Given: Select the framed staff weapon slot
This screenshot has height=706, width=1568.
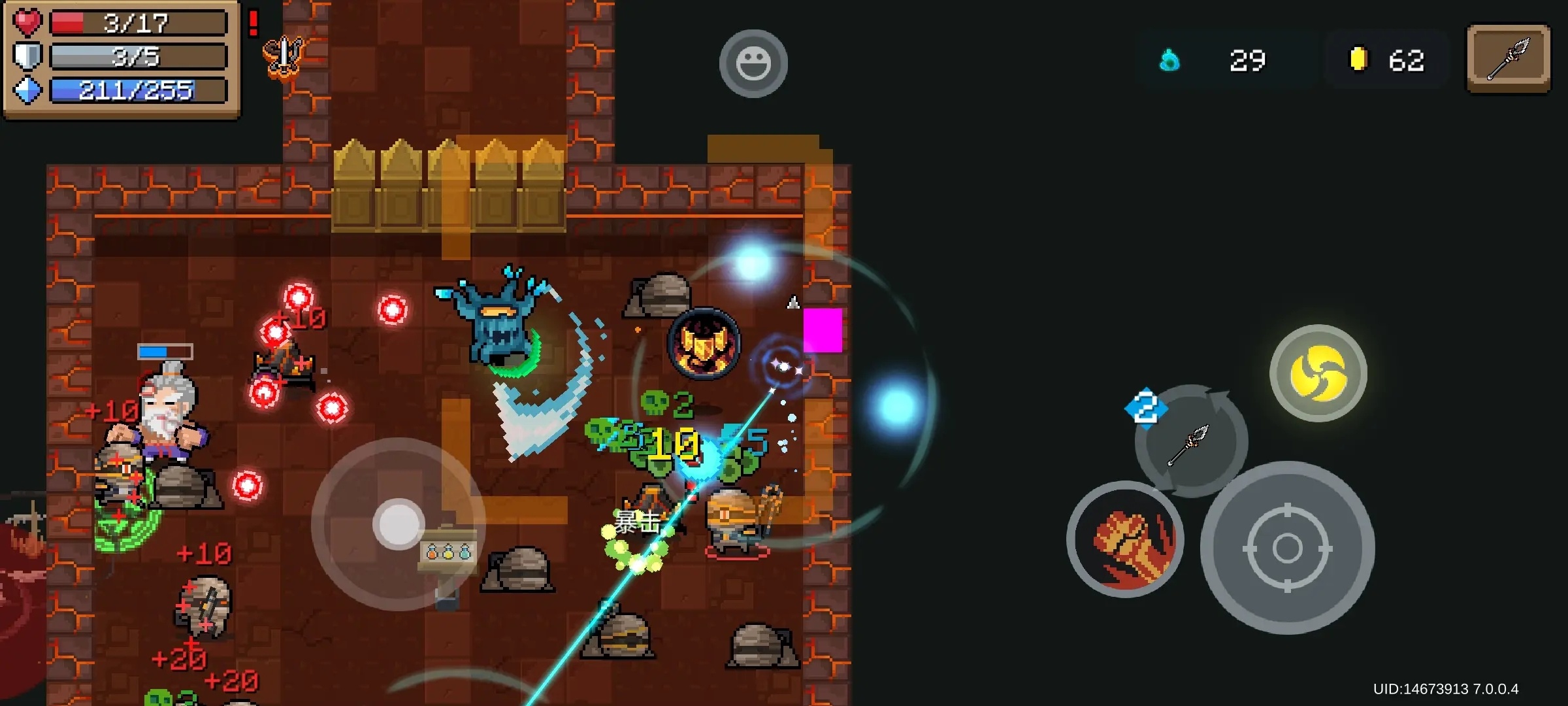Looking at the screenshot, I should click(x=1508, y=59).
